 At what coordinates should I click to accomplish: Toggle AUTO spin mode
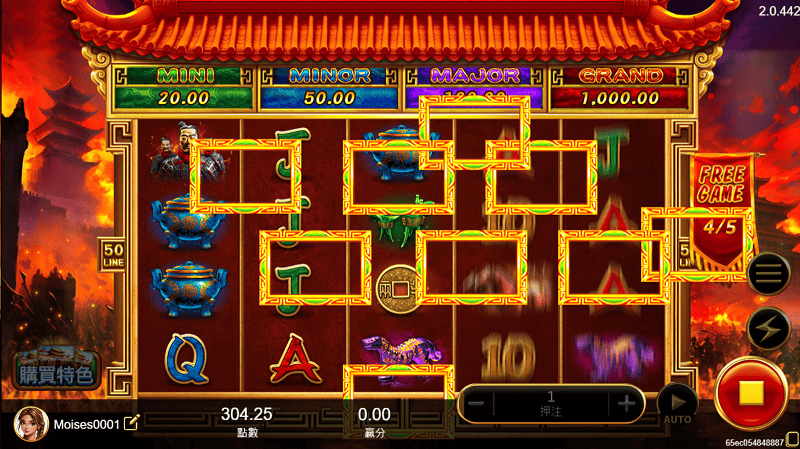[x=676, y=402]
